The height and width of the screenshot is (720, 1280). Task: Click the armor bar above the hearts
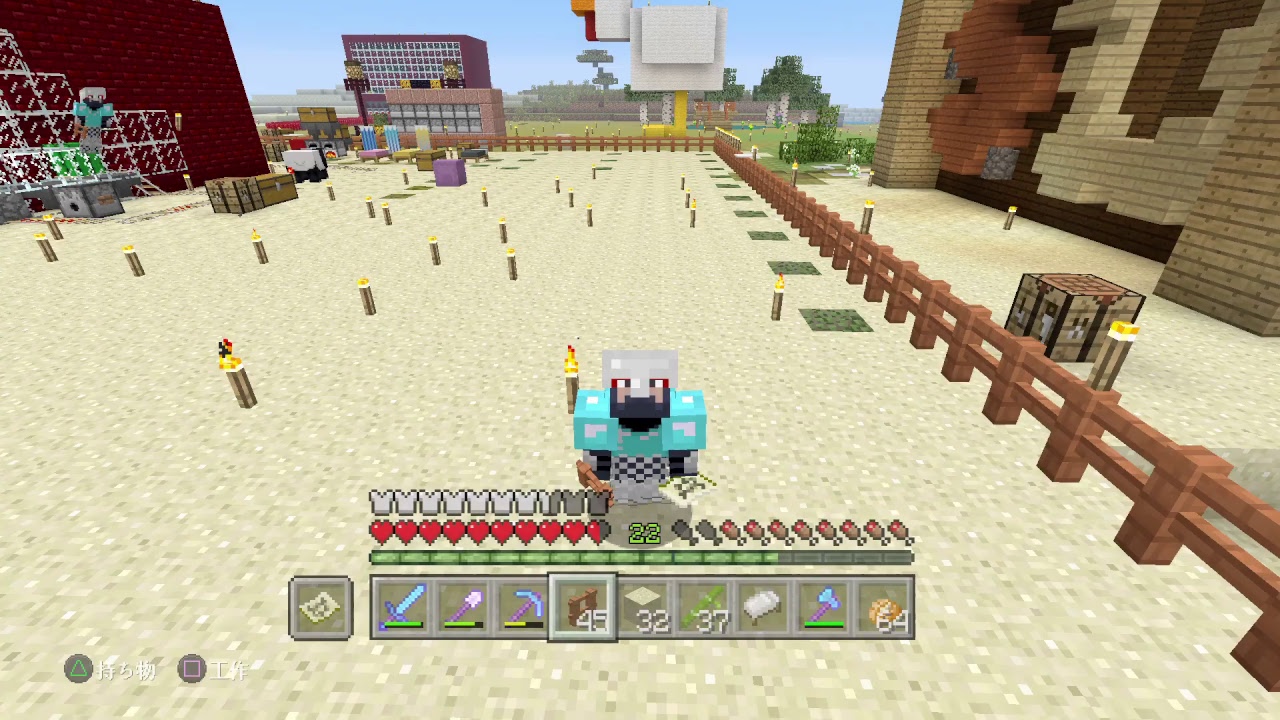450,501
